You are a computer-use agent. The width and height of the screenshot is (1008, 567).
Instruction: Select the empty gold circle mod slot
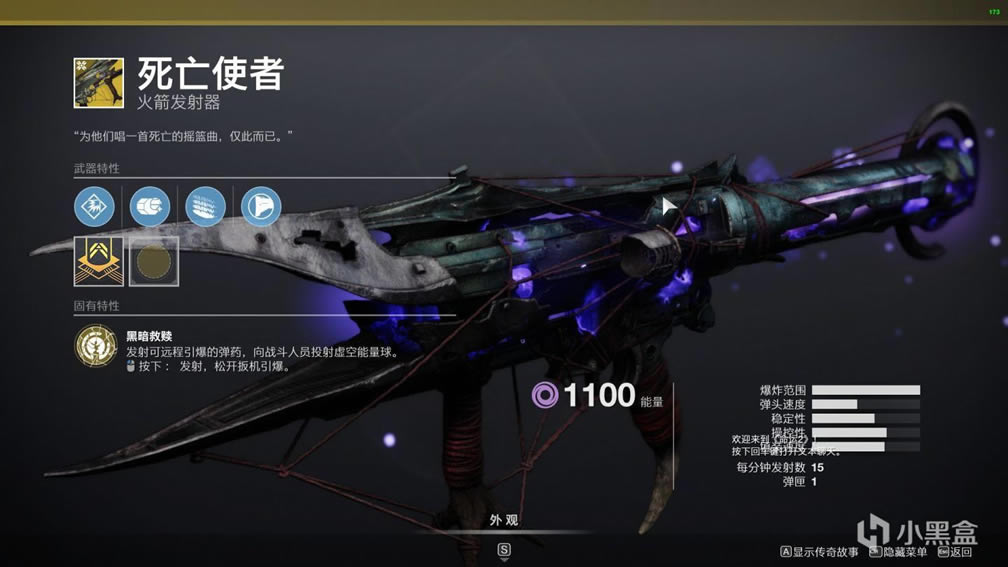coord(154,261)
